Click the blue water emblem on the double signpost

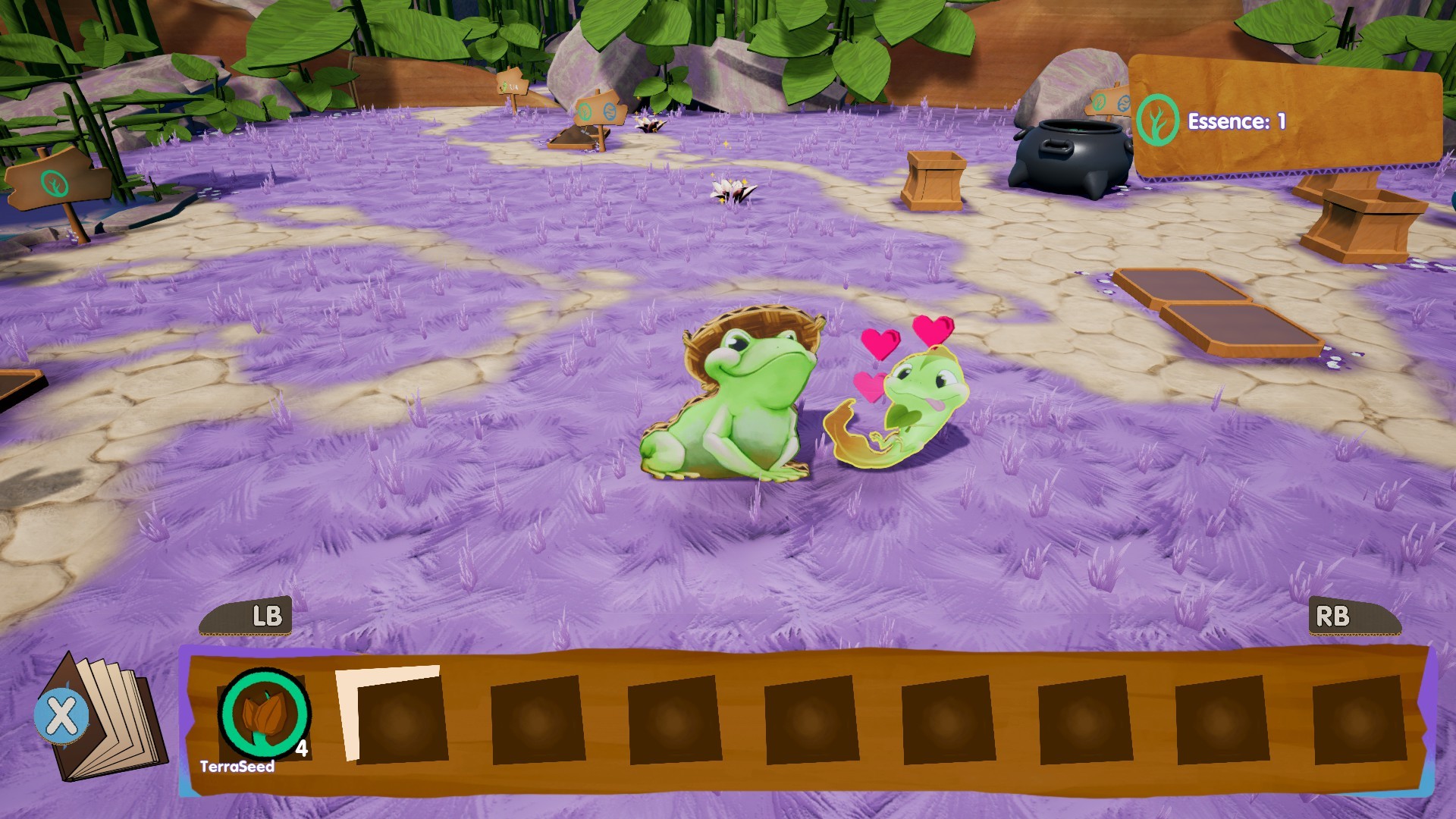click(610, 111)
